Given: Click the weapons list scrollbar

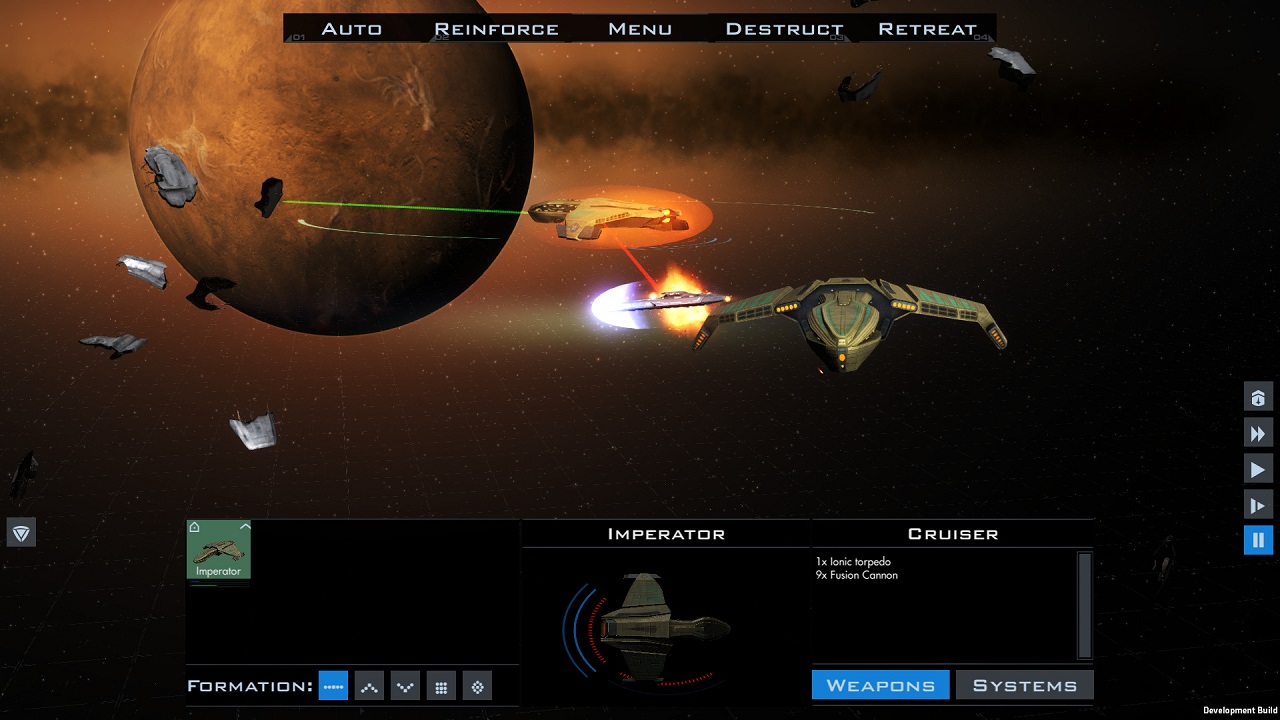Looking at the screenshot, I should click(x=1084, y=604).
